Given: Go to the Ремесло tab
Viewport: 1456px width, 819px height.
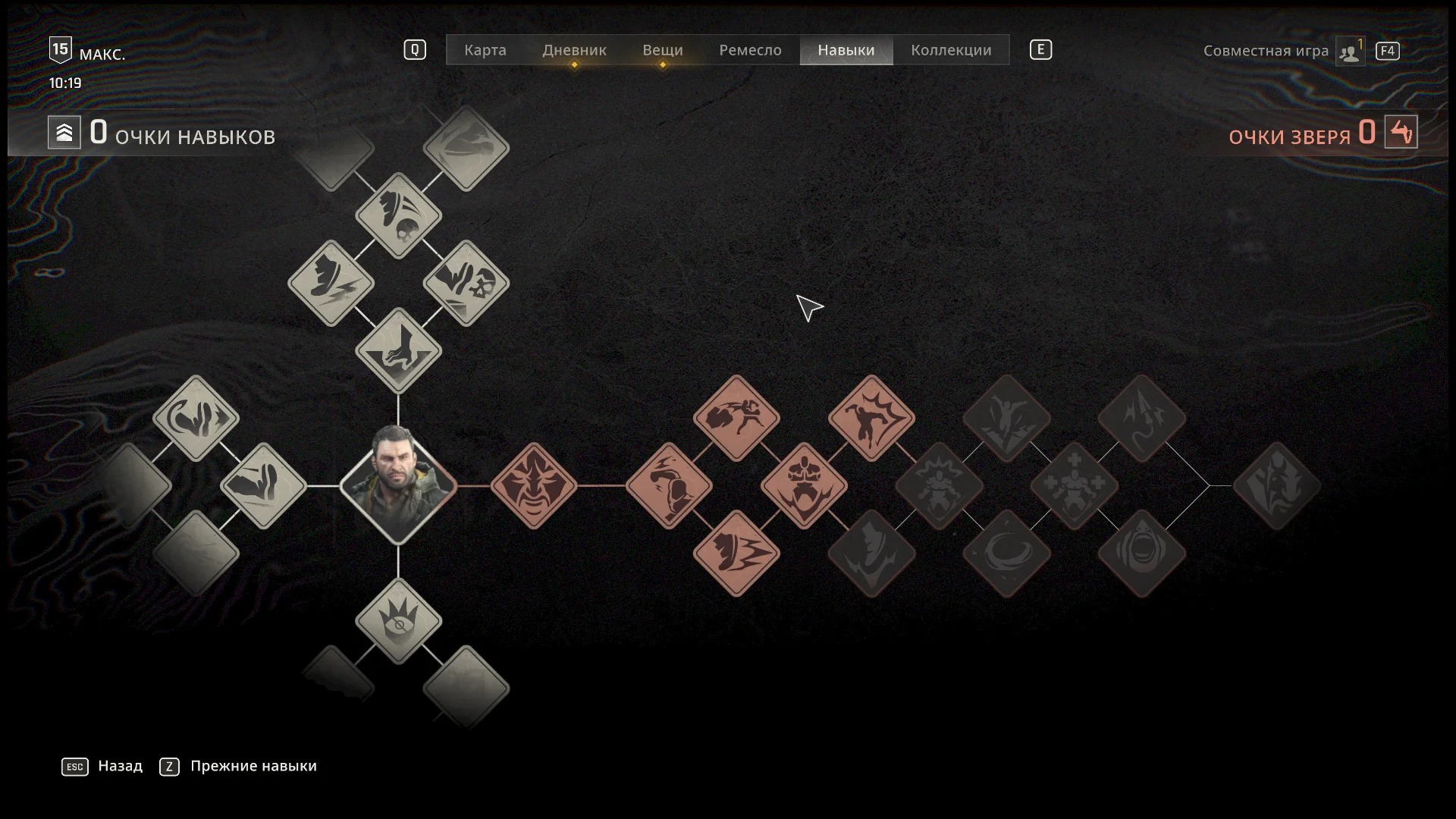Looking at the screenshot, I should [x=749, y=50].
